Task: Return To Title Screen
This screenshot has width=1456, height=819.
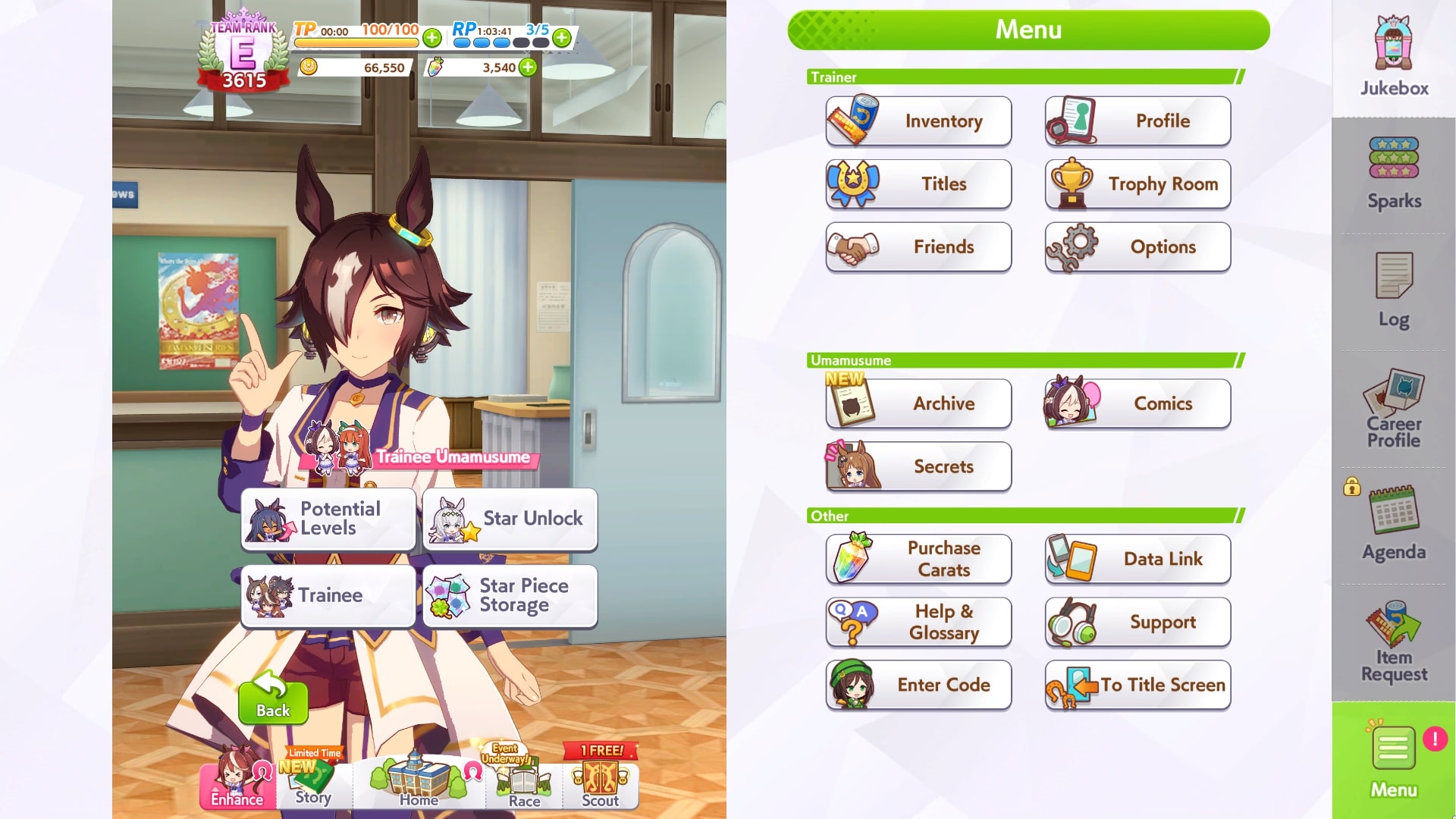Action: 1137,685
